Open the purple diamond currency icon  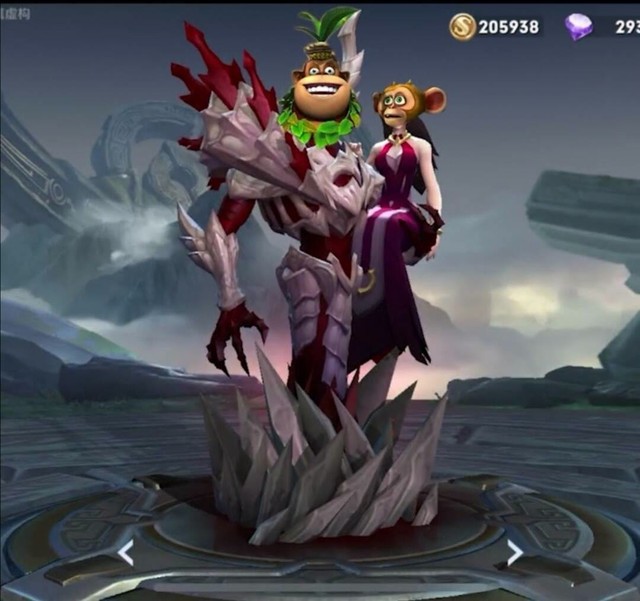click(578, 27)
